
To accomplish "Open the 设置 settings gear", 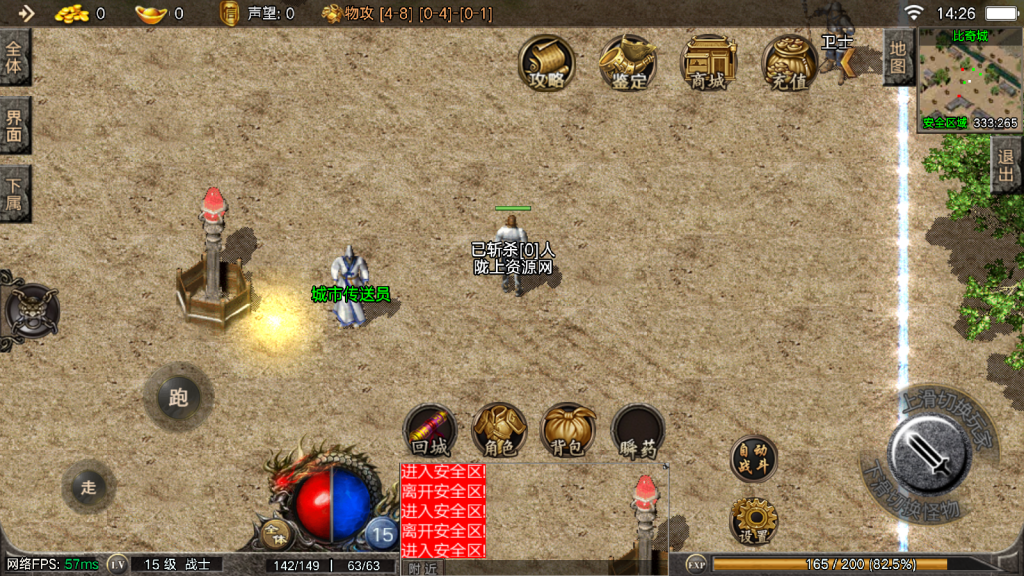I will pyautogui.click(x=753, y=520).
